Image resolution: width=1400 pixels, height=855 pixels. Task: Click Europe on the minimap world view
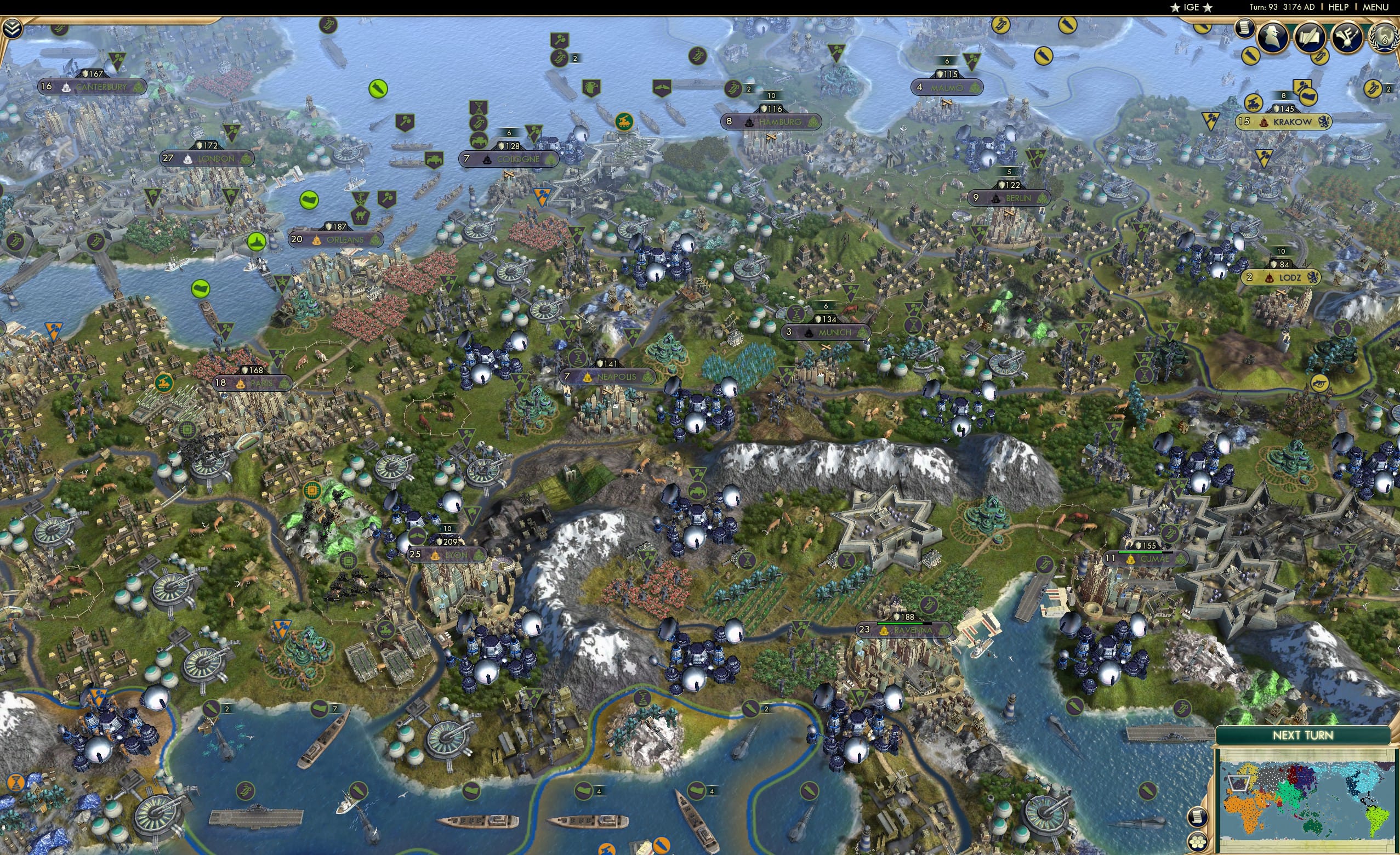[x=1238, y=784]
